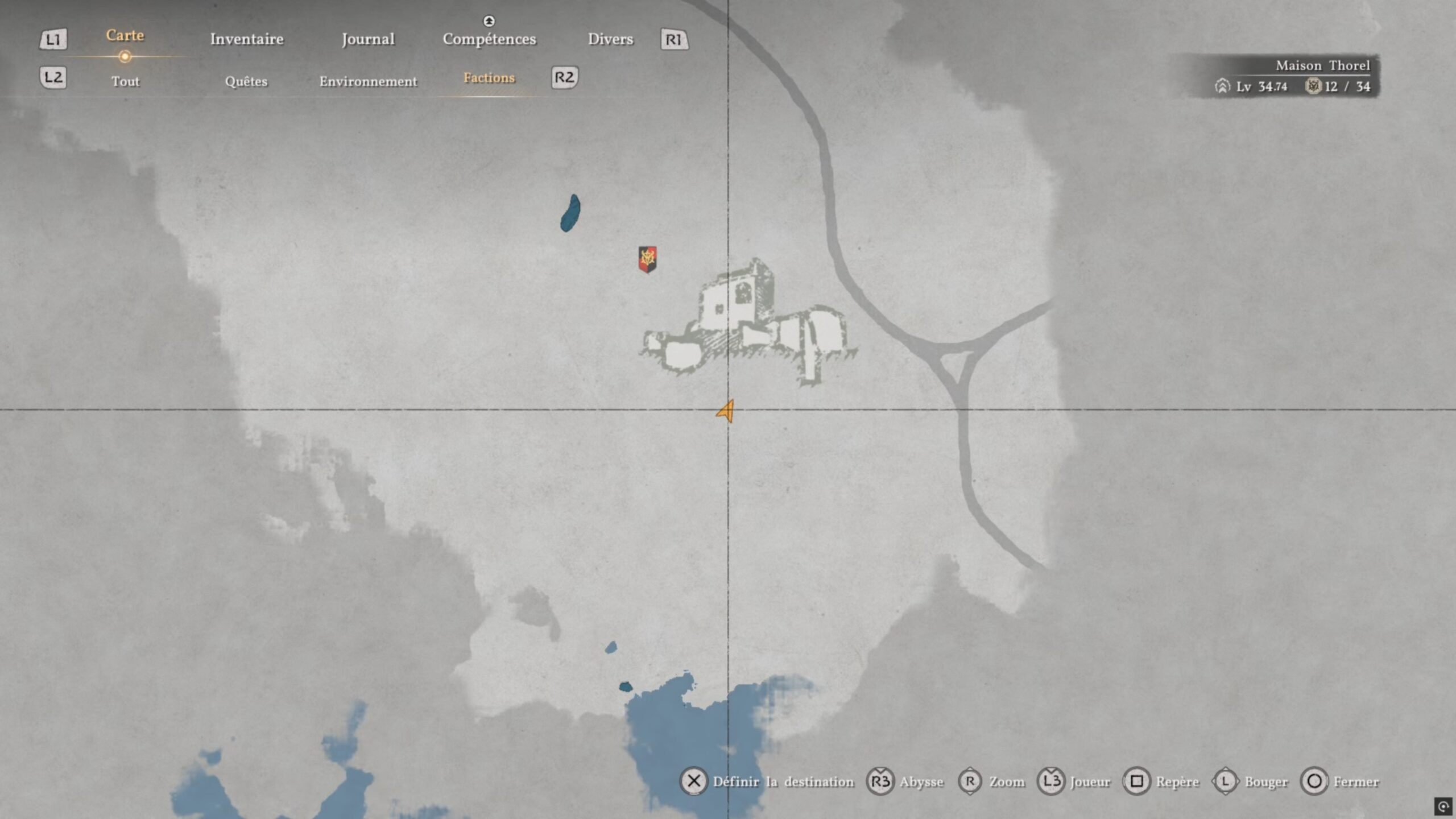Select the Factions map filter

[489, 78]
